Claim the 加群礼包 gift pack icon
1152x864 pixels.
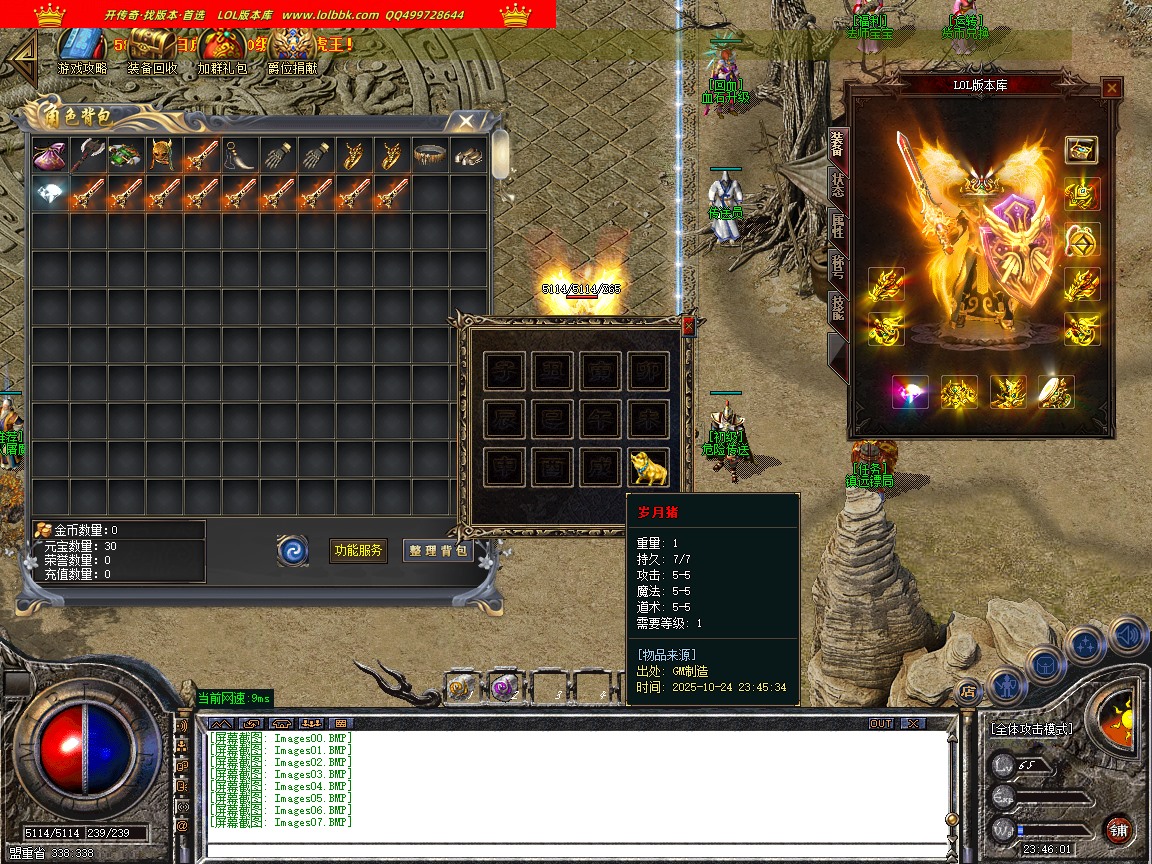pyautogui.click(x=222, y=48)
